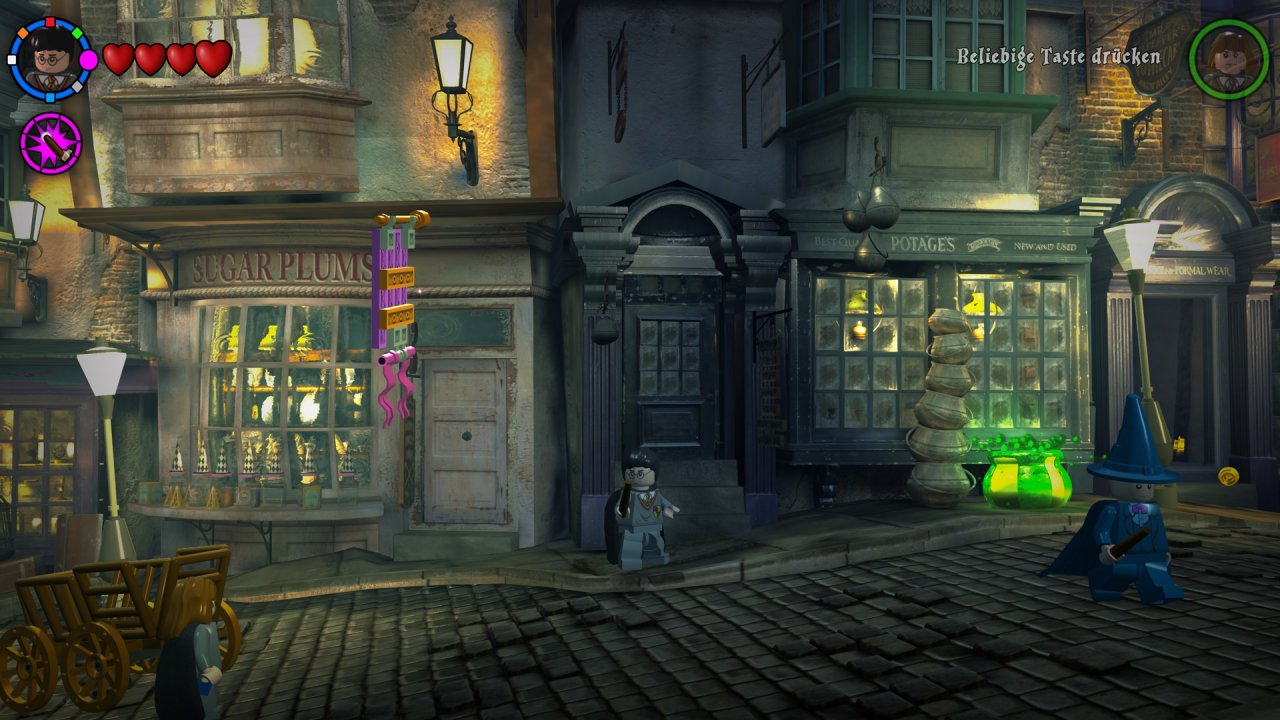This screenshot has height=720, width=1280.
Task: Select the second player's Hermione portrait
Action: [x=1228, y=59]
